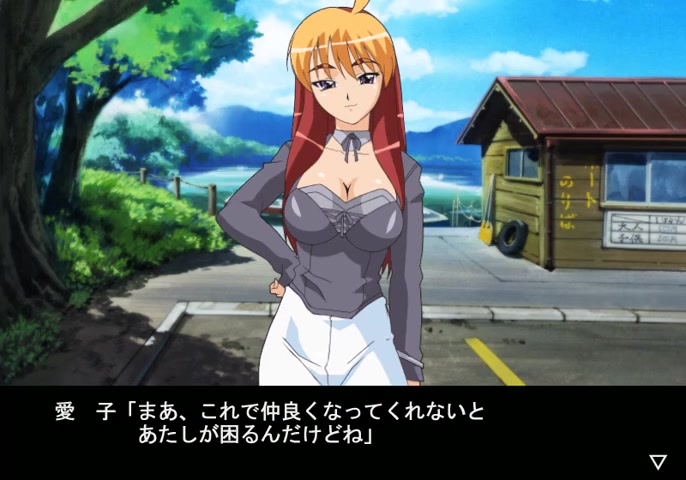
Task: Click the dialogue advance triangle indicator
Action: tap(657, 461)
